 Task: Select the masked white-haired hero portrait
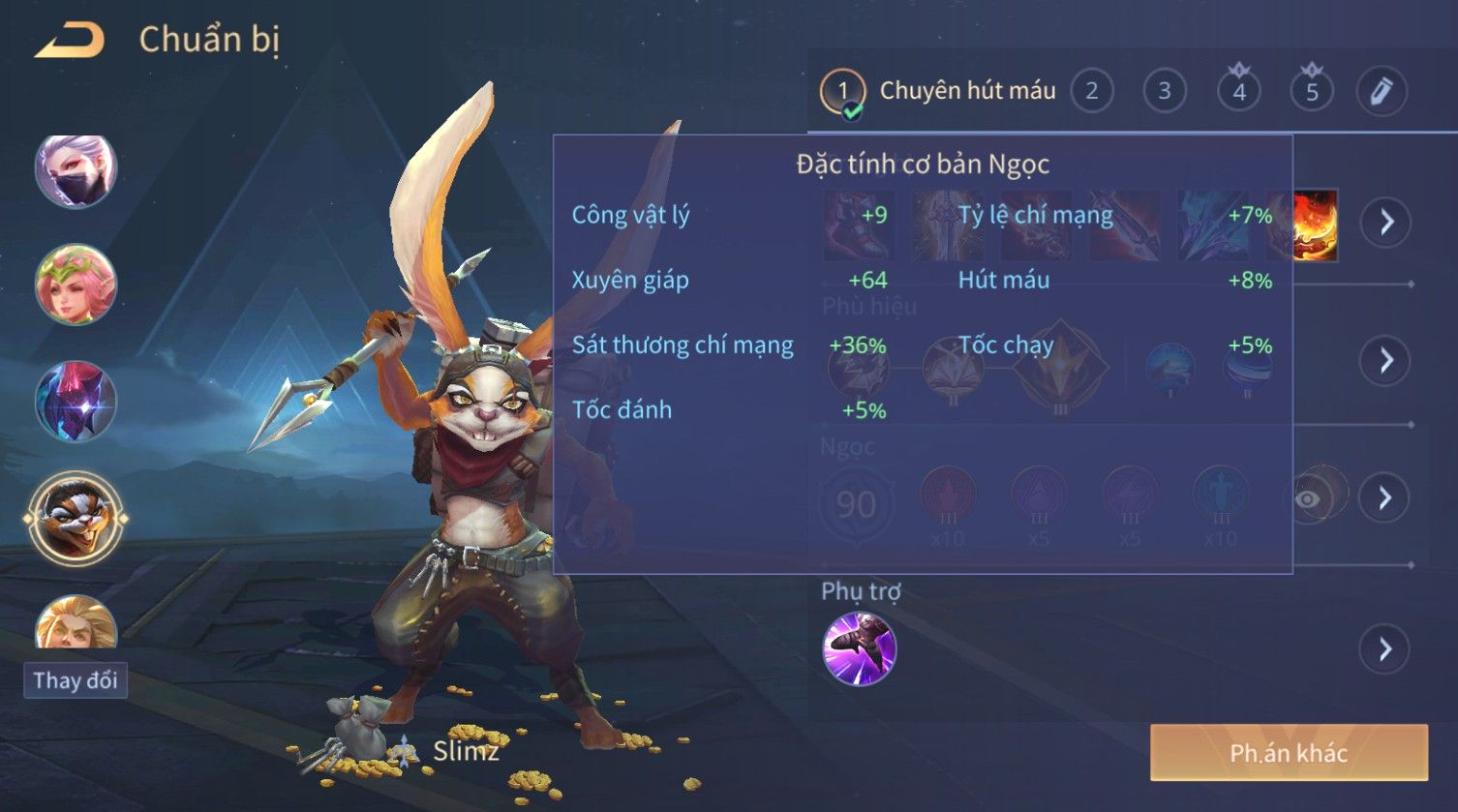click(x=76, y=171)
